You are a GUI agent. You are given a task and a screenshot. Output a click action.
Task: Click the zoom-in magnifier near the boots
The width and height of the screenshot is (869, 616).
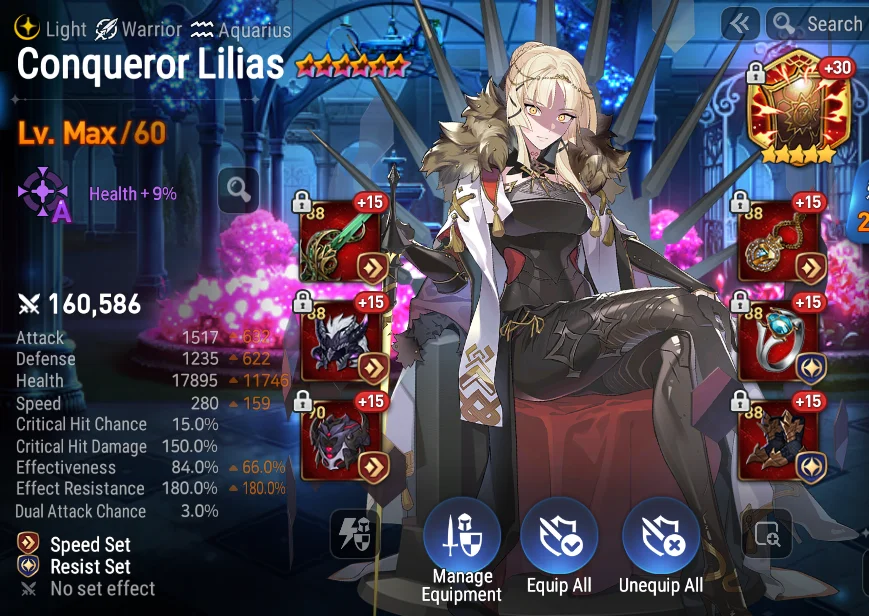click(767, 534)
